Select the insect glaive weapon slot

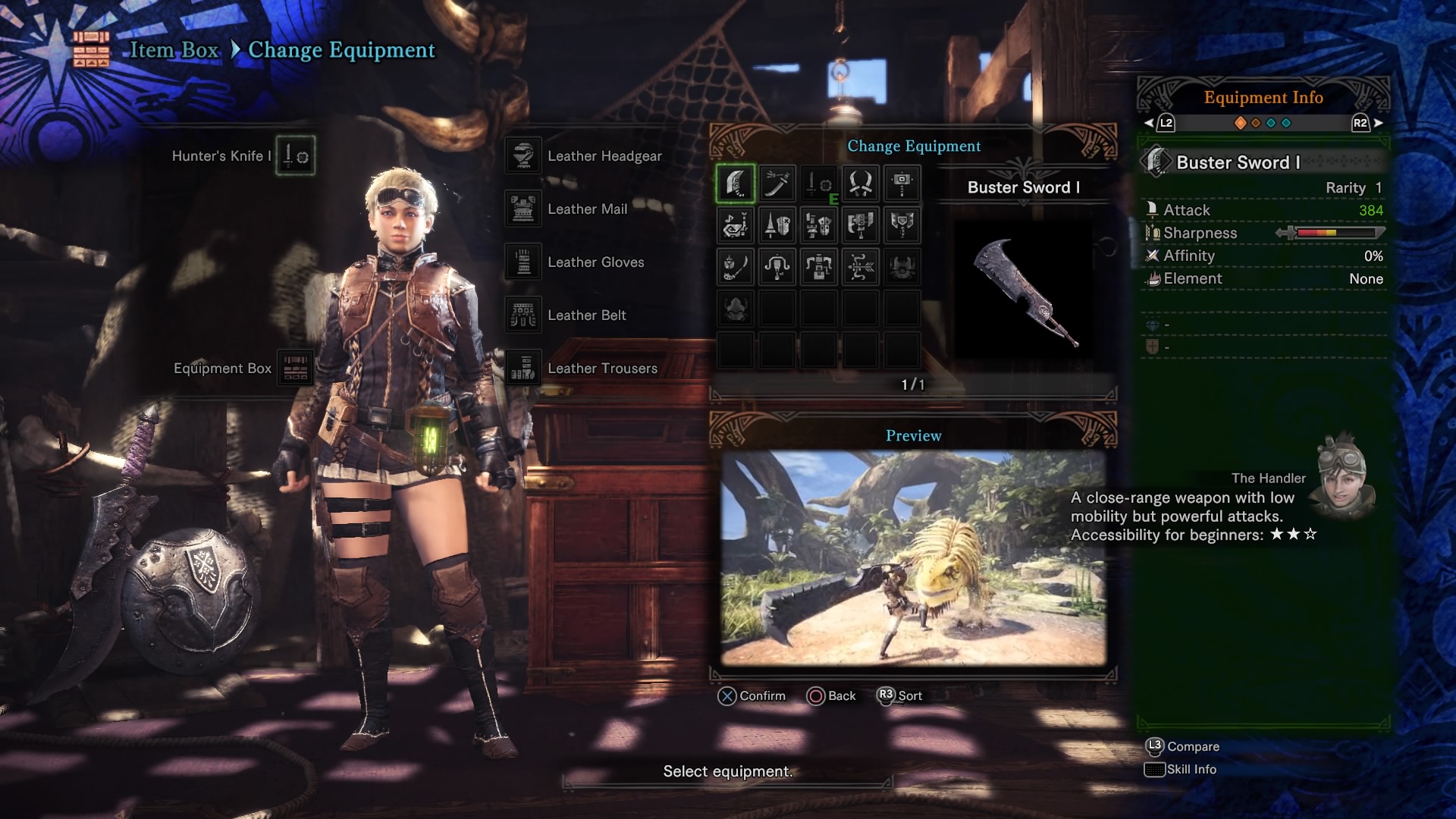click(735, 267)
